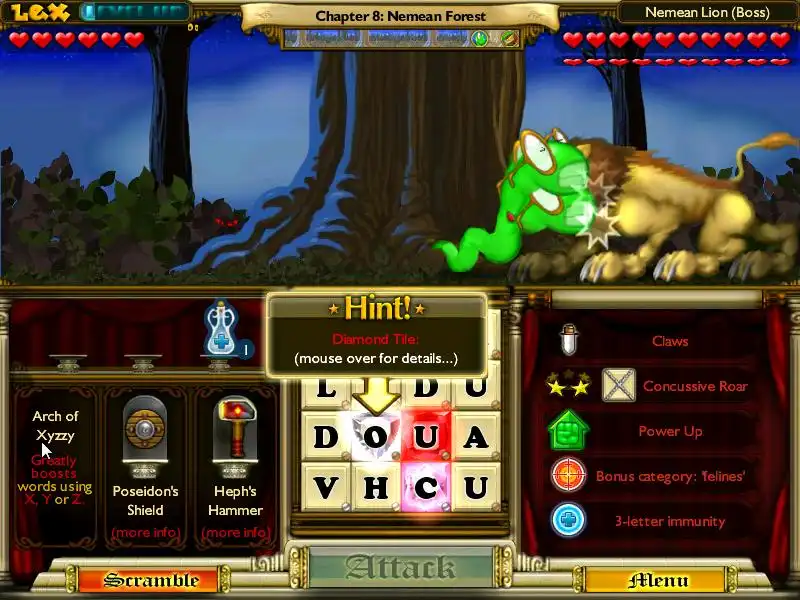Select the diamond O tile
Image resolution: width=800 pixels, height=600 pixels.
point(376,437)
